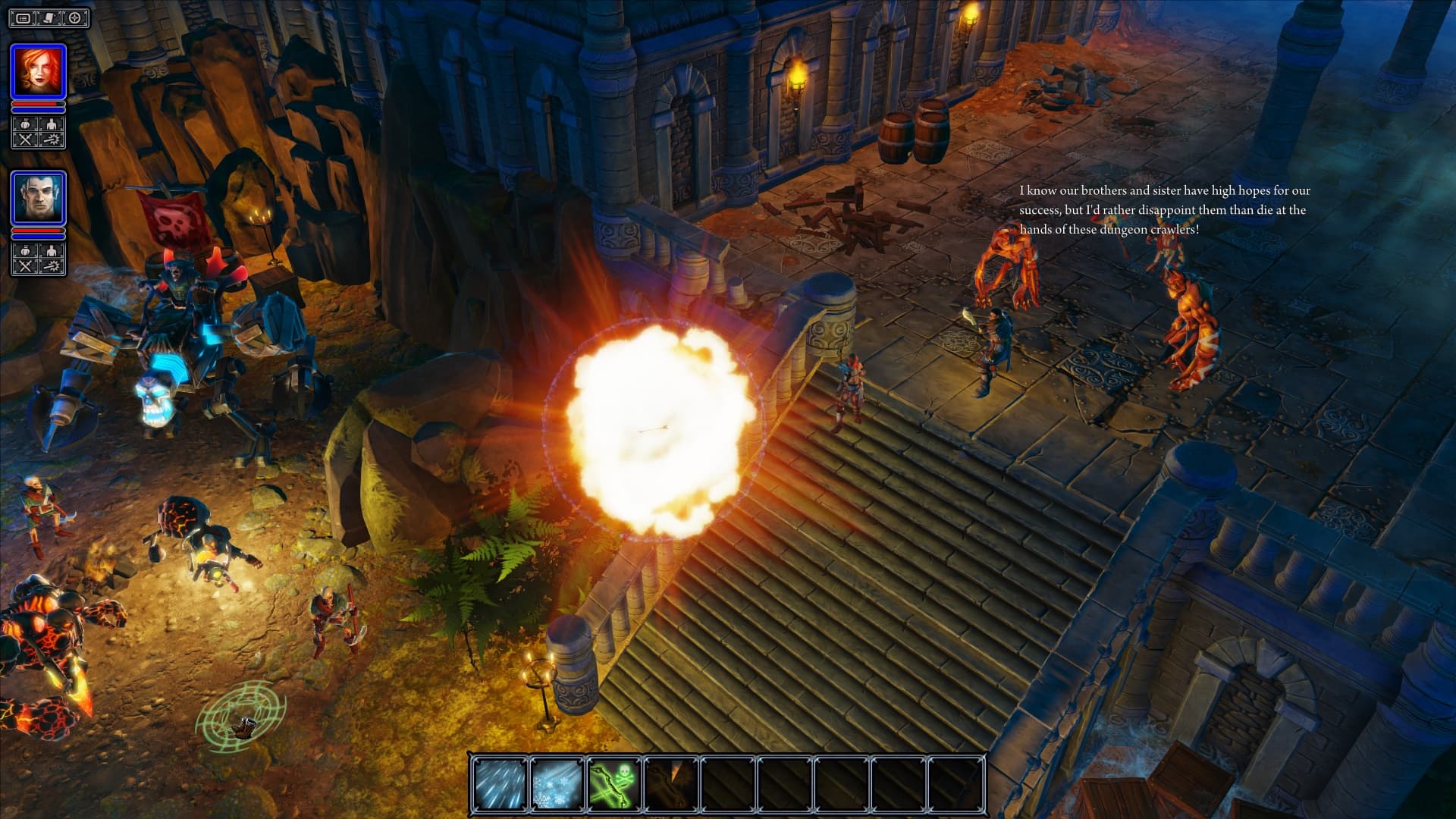Click the companion's blue action bar

39,236
